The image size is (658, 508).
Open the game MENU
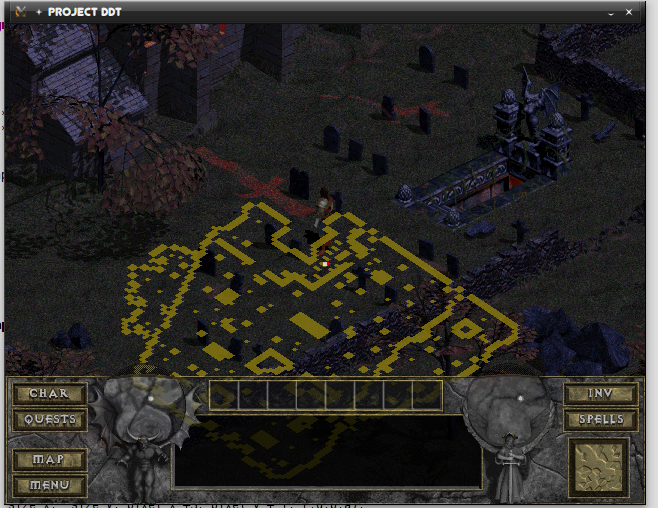(49, 485)
